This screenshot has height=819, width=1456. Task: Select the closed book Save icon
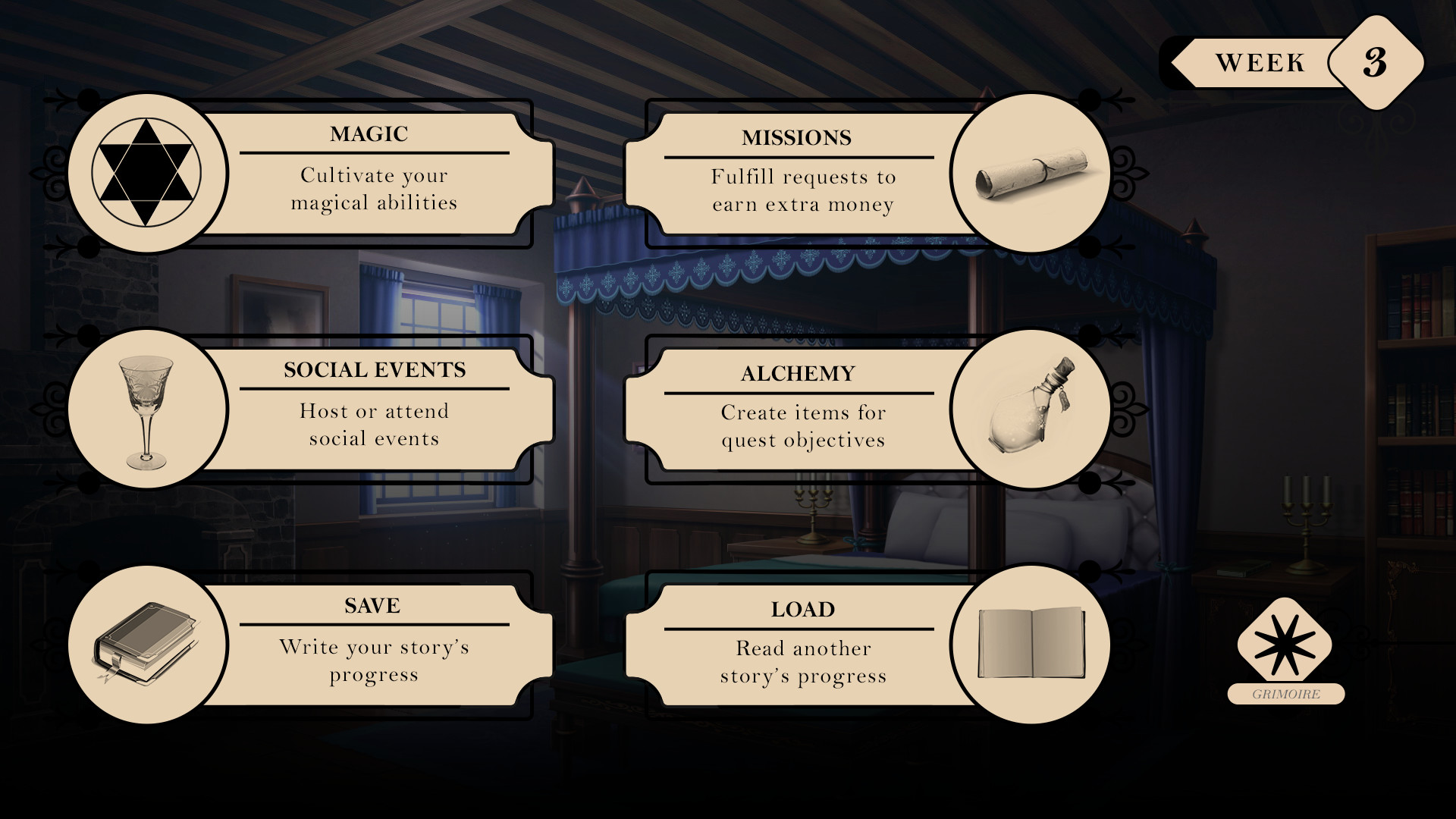click(145, 643)
